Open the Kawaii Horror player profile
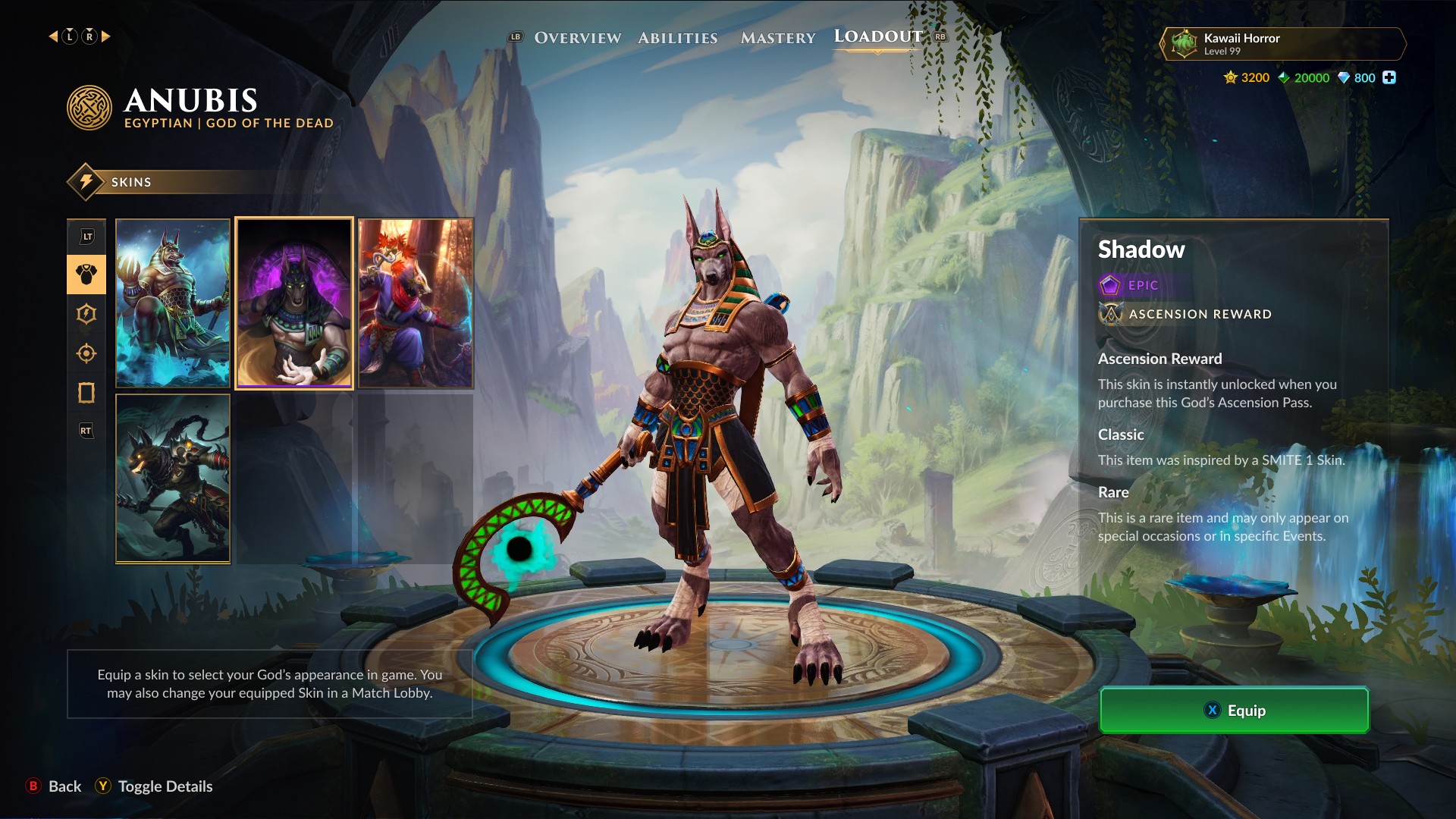This screenshot has height=819, width=1456. (1282, 44)
